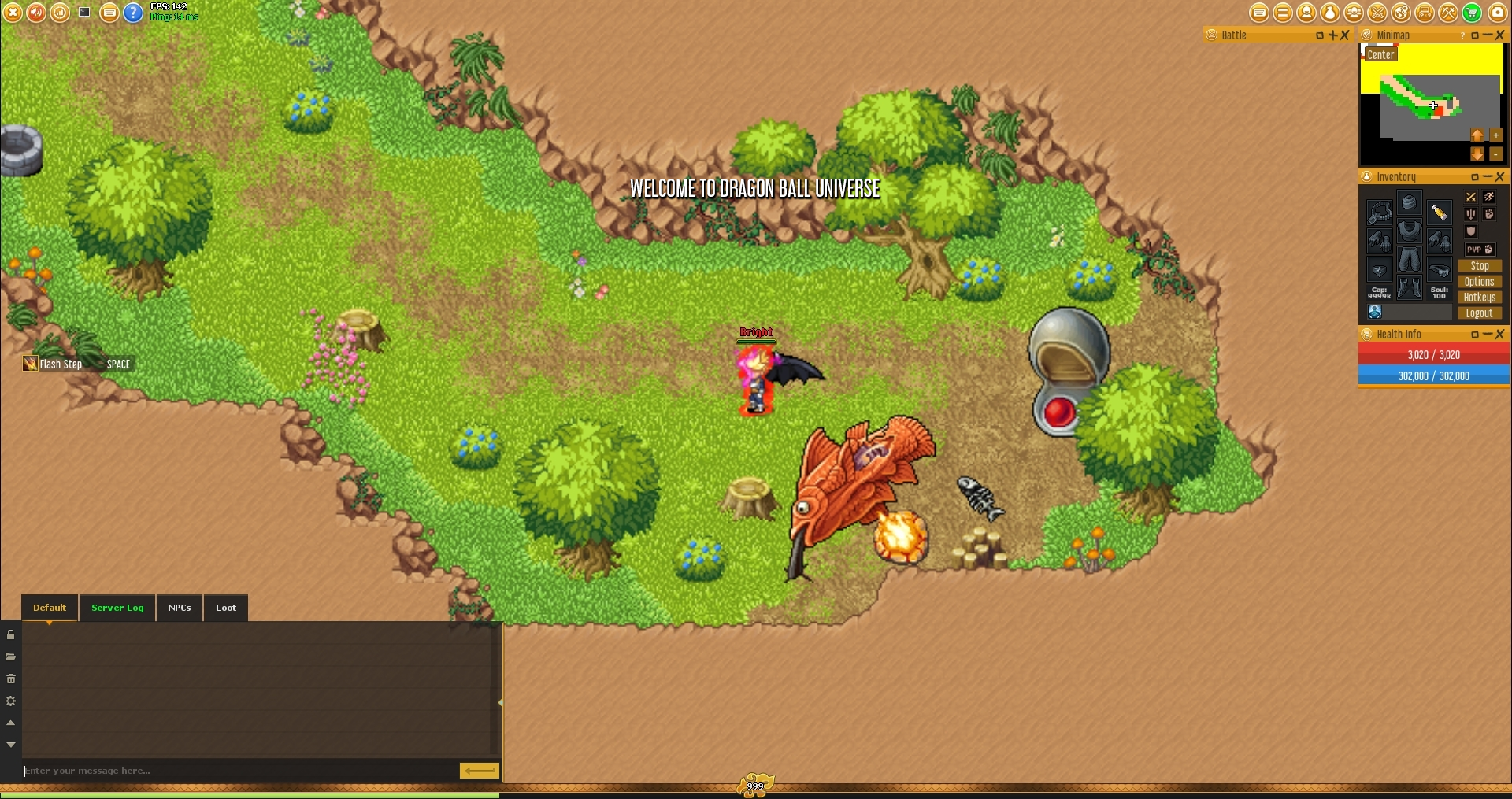Zoom in the minimap with plus
This screenshot has width=1512, height=799.
(1496, 135)
